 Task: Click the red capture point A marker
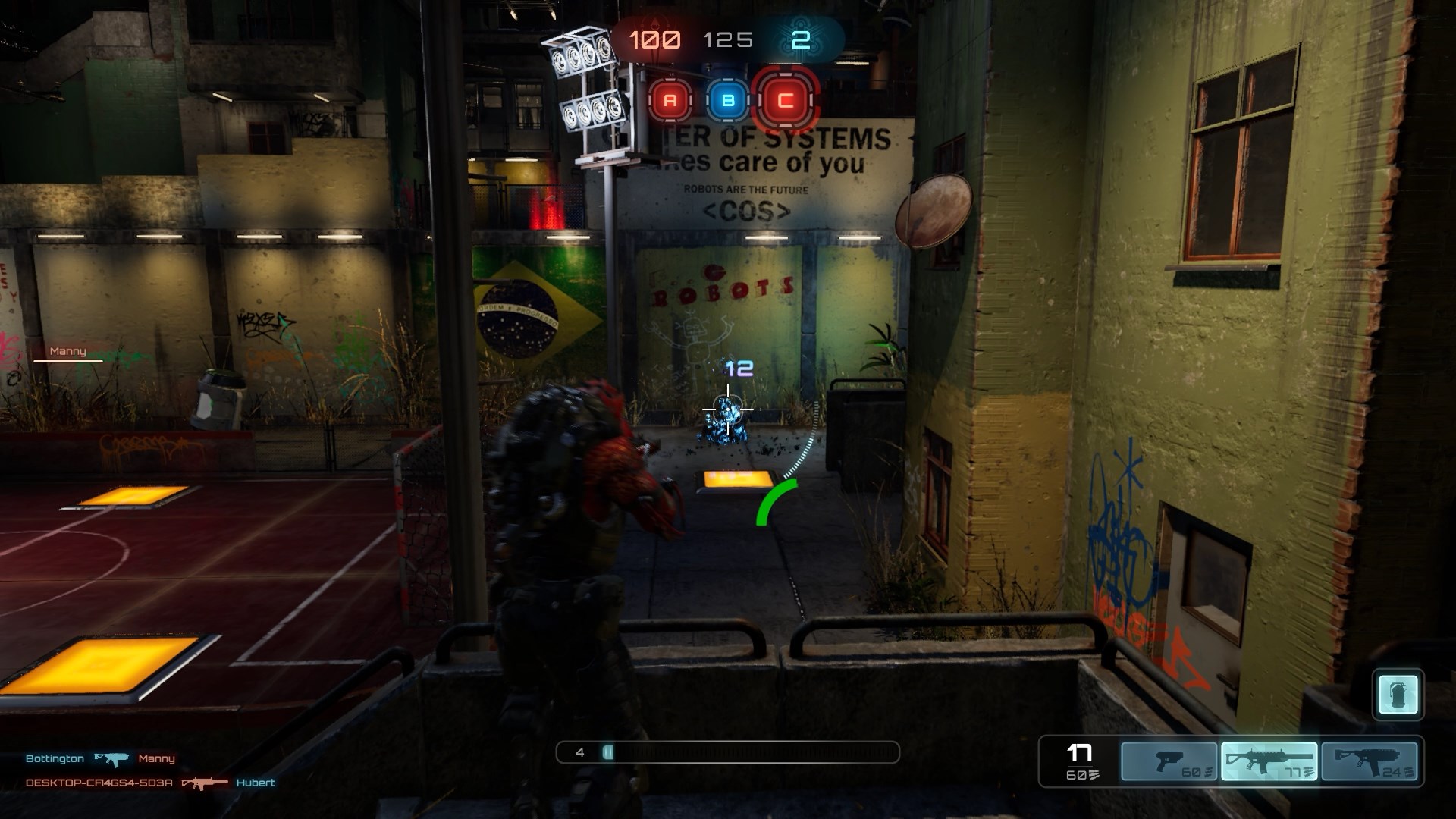tap(670, 100)
